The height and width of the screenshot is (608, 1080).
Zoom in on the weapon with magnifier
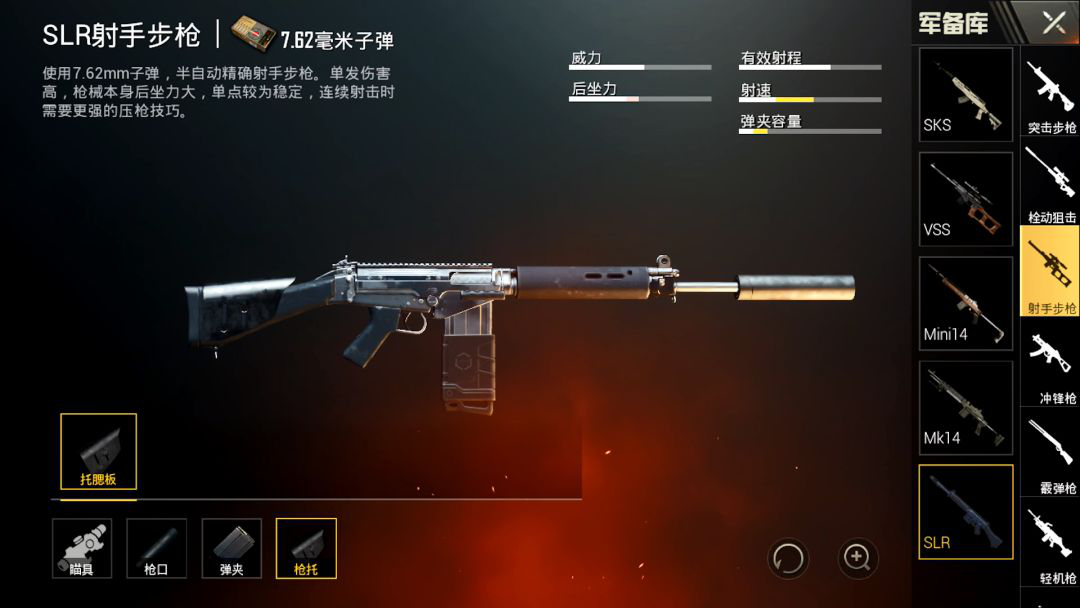click(x=857, y=557)
